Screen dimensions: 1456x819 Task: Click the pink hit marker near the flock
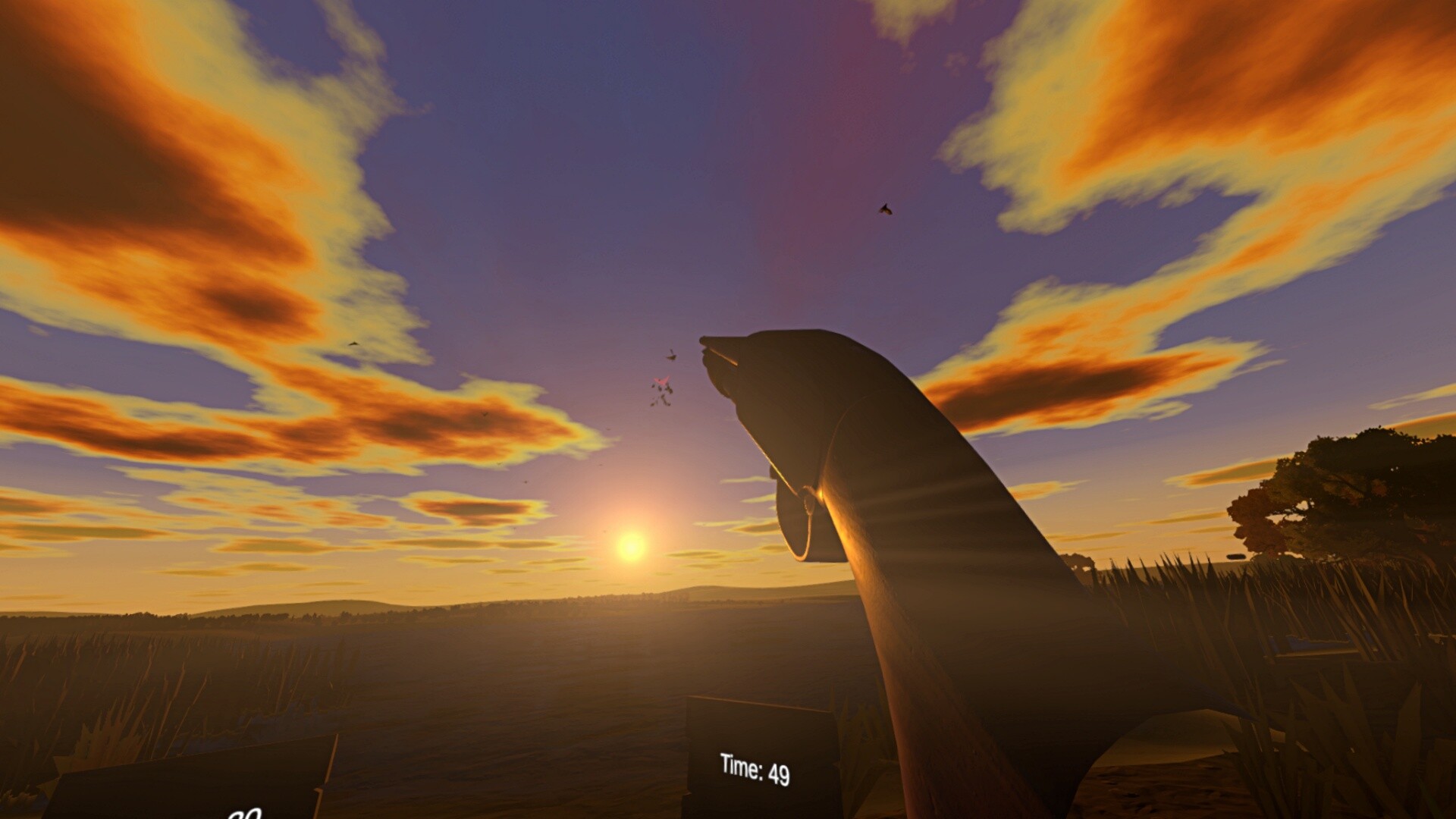(x=661, y=381)
